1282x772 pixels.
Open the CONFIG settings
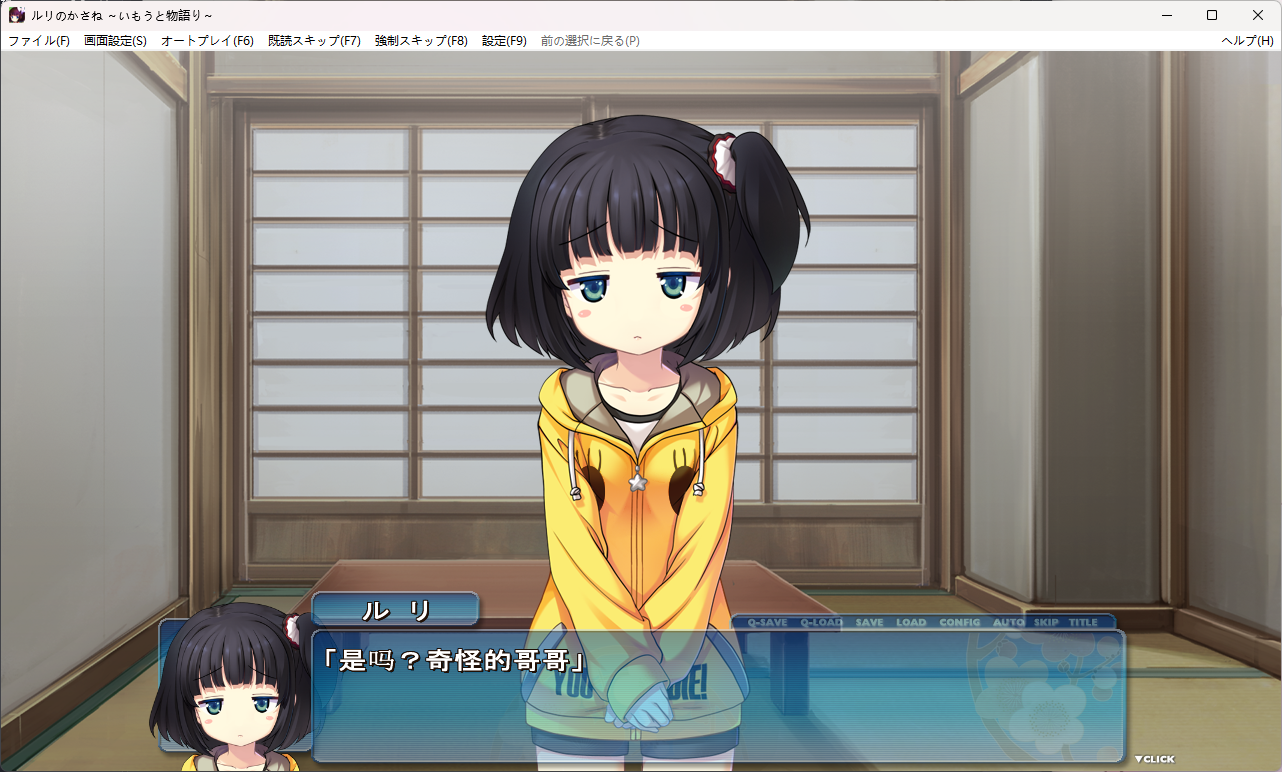960,622
